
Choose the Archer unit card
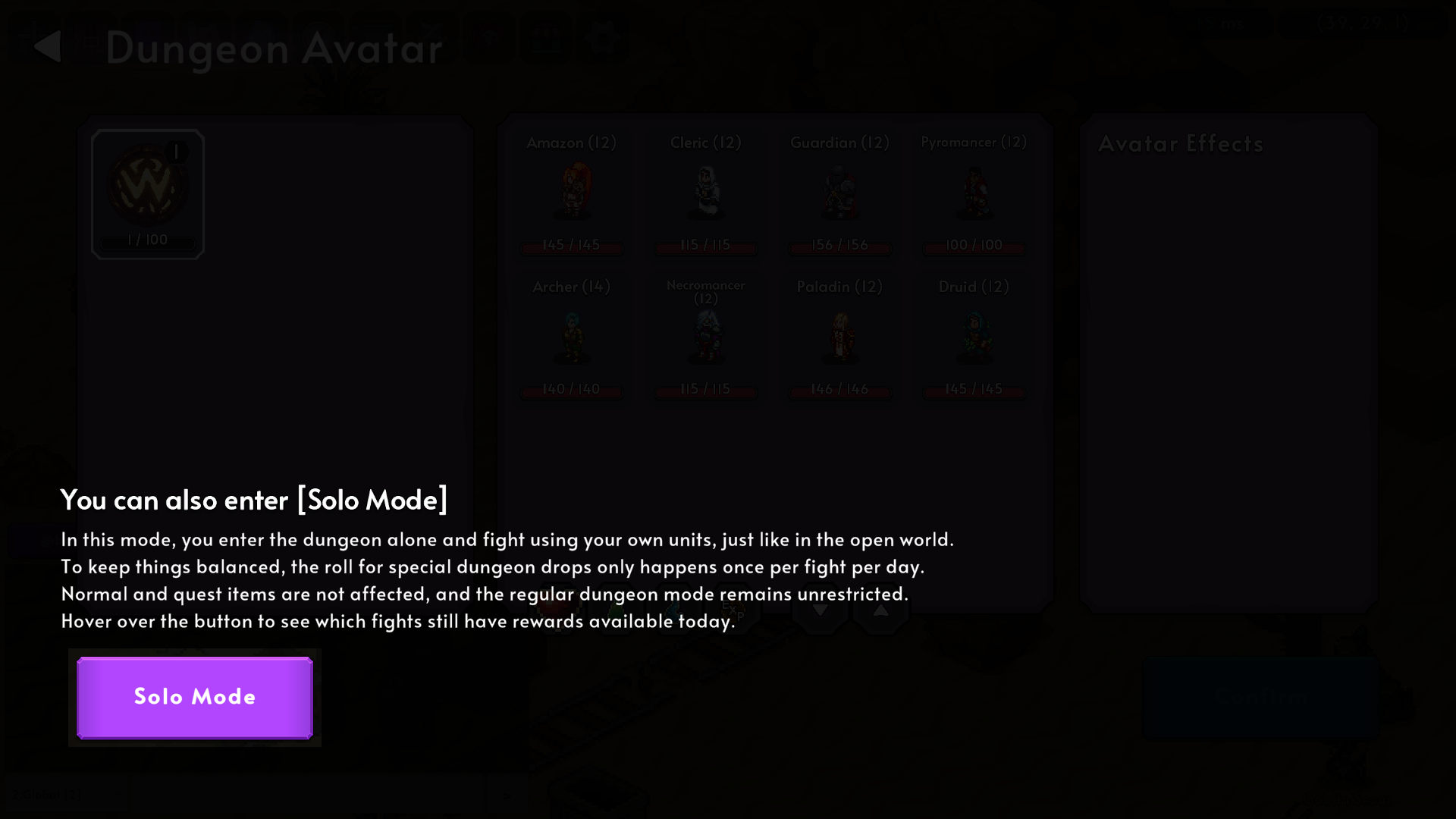click(572, 337)
